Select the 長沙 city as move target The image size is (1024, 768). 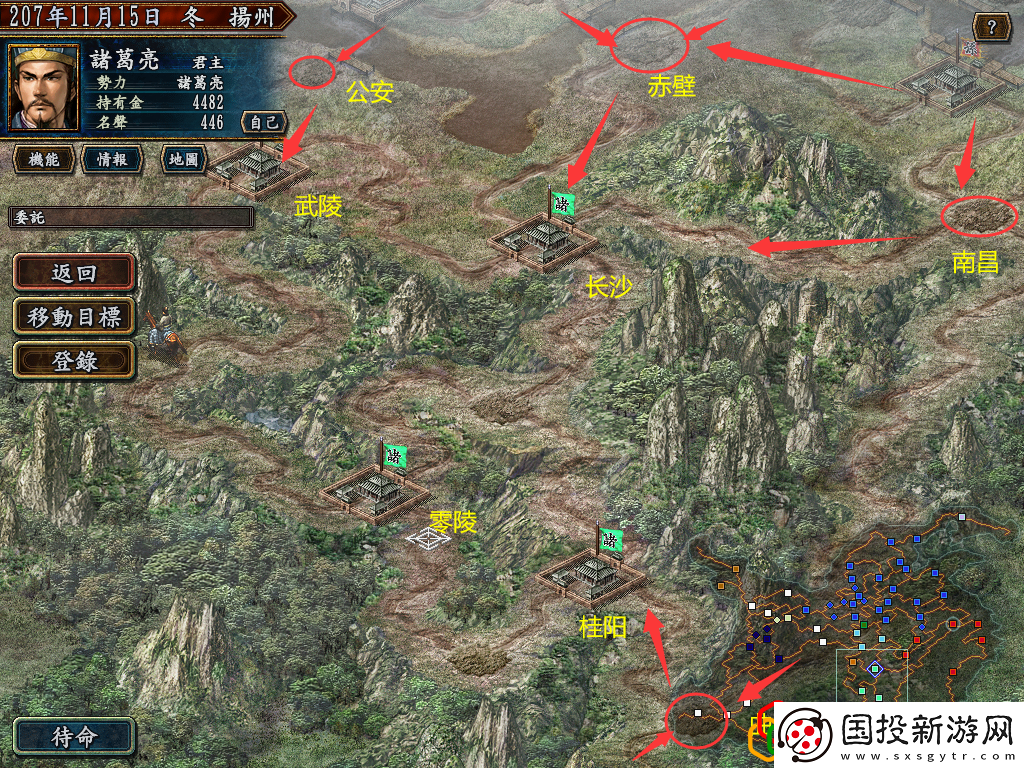pos(544,238)
